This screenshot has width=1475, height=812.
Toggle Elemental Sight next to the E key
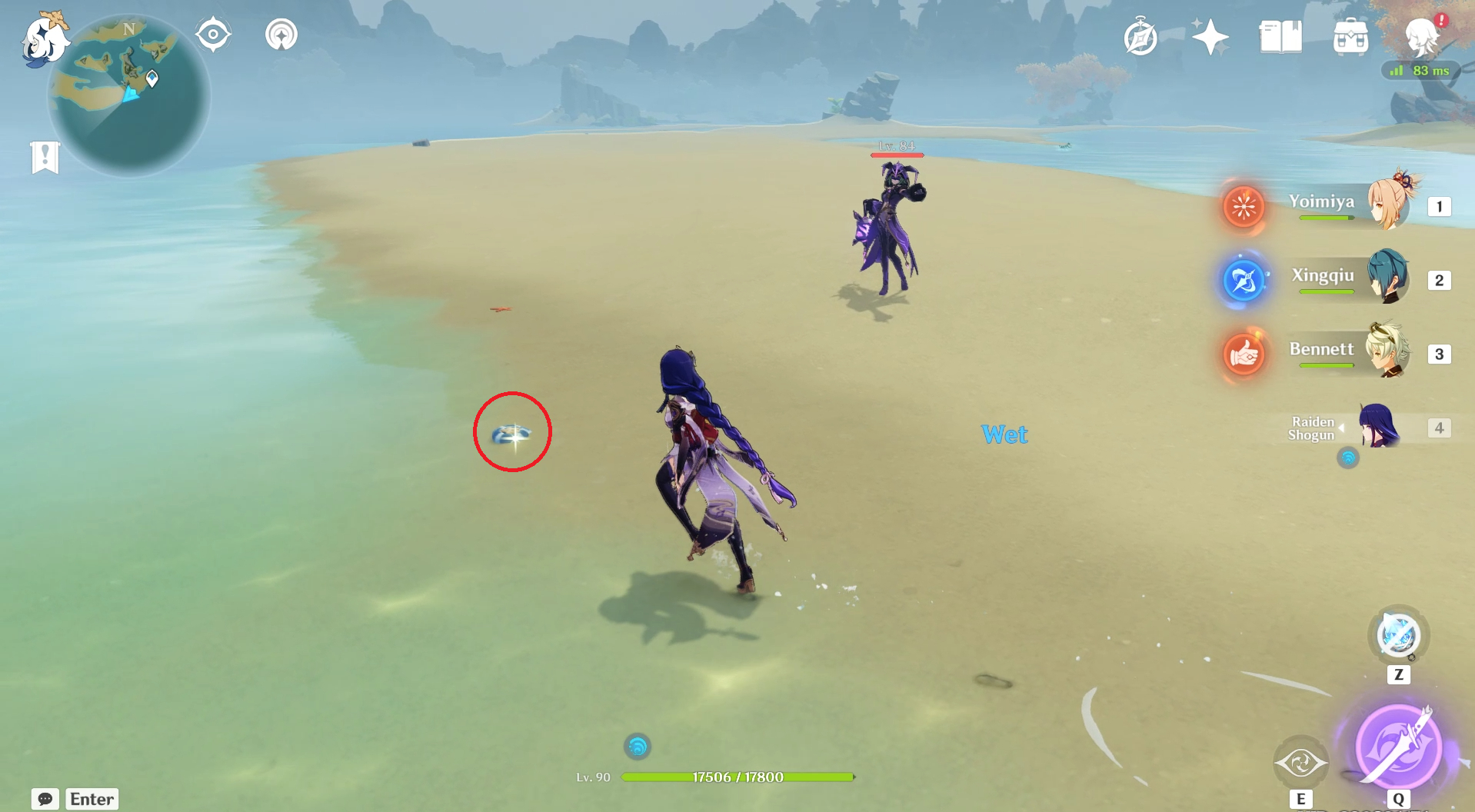(1301, 761)
